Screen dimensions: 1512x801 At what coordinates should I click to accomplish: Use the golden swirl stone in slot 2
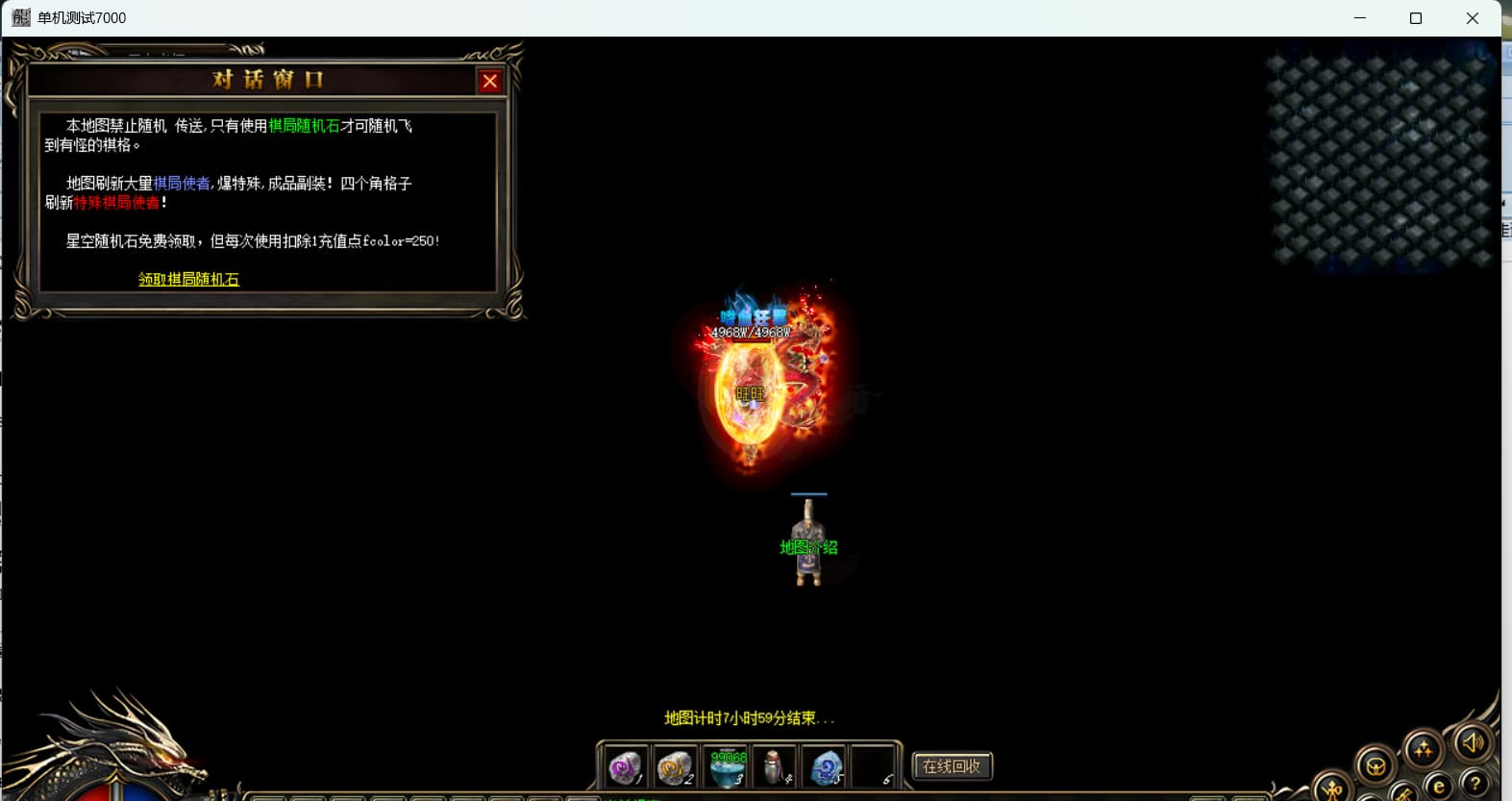coord(675,768)
